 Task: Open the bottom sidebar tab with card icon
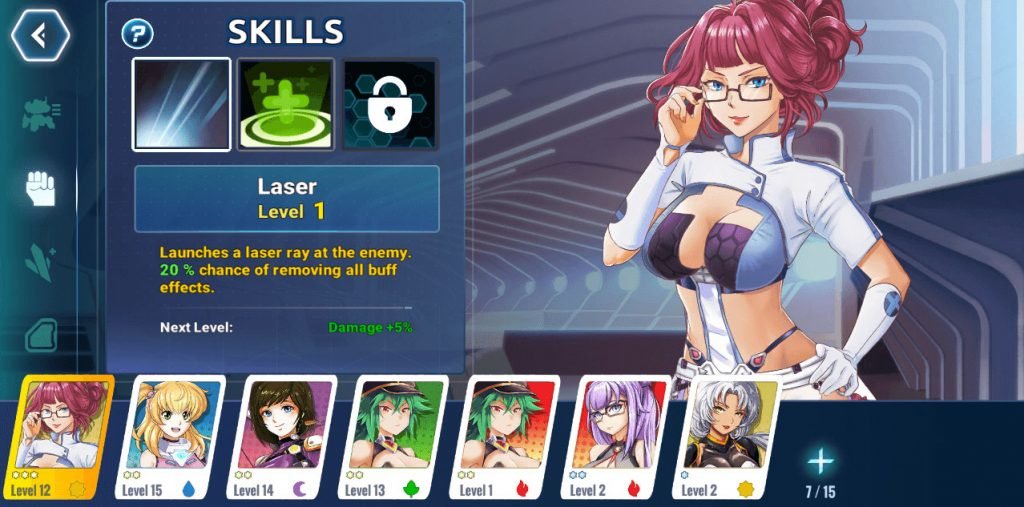[x=40, y=335]
